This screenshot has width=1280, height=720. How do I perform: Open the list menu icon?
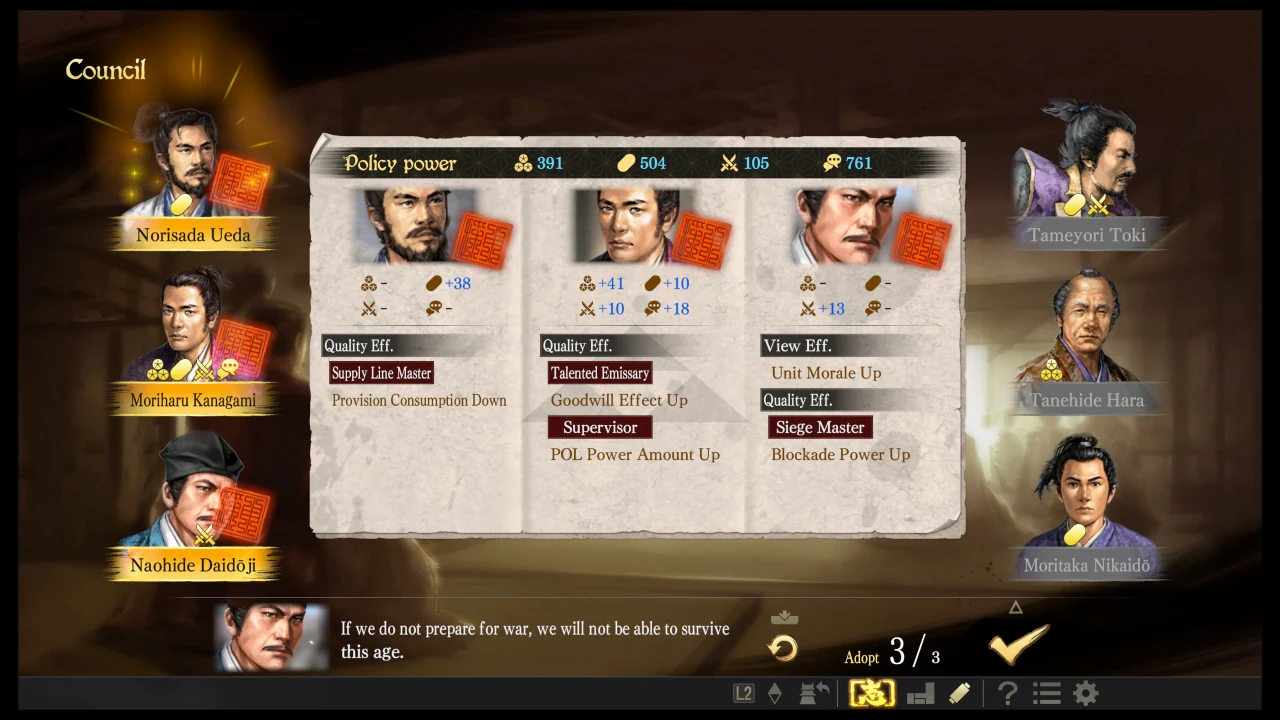[1045, 693]
